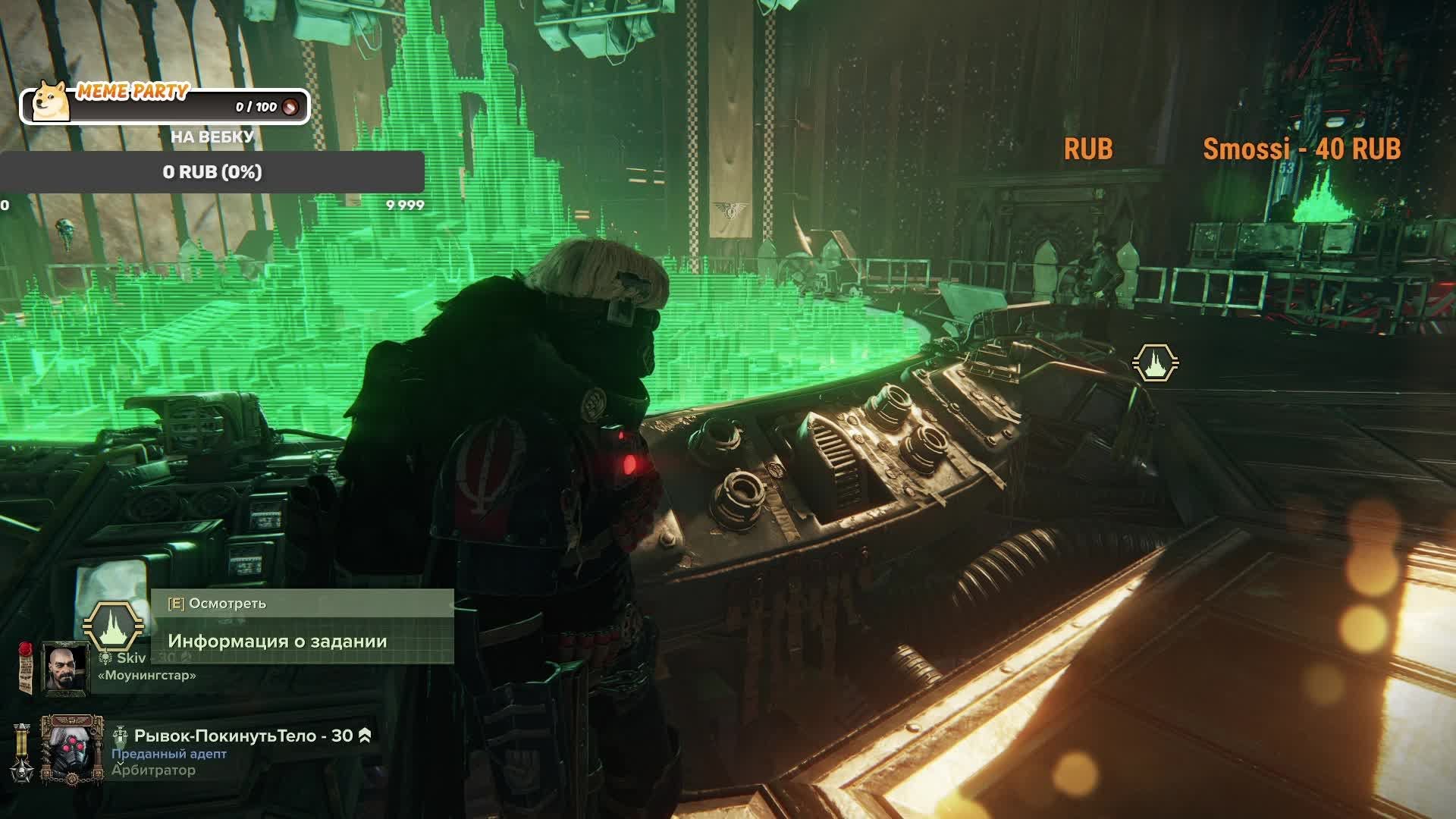Click Skiv's teammate portrait
1456x819 pixels.
[65, 667]
